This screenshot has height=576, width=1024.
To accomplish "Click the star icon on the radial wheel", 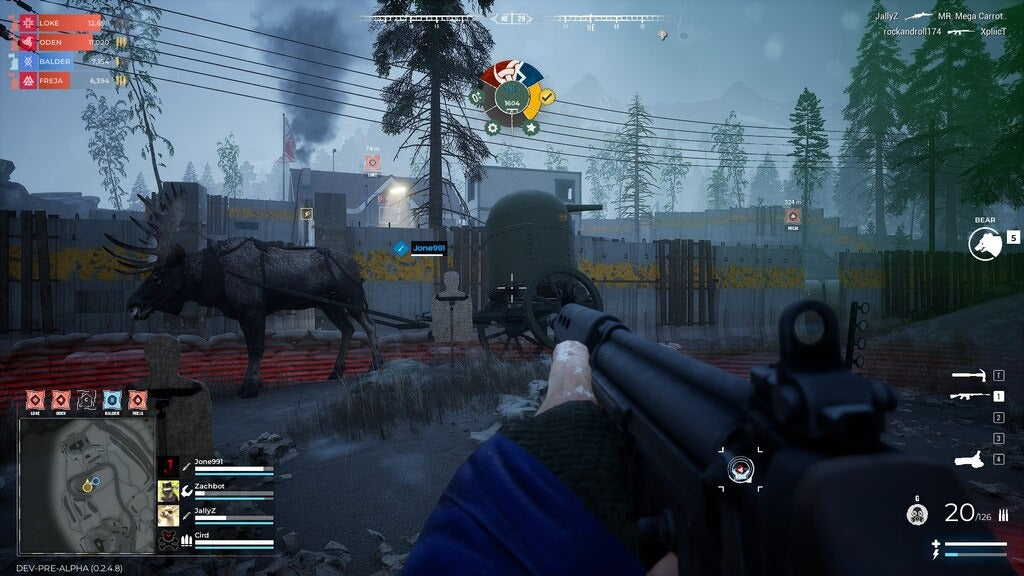I will click(530, 128).
